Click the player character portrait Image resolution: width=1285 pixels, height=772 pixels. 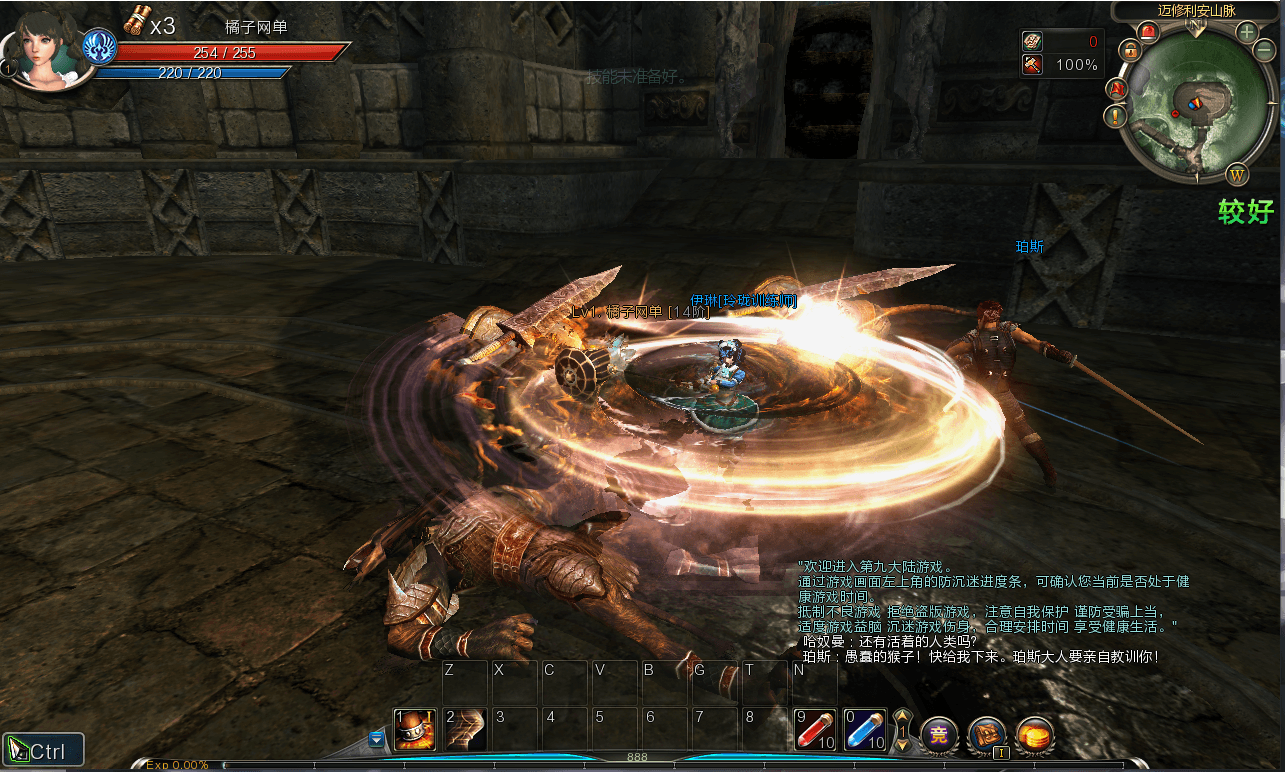click(40, 50)
